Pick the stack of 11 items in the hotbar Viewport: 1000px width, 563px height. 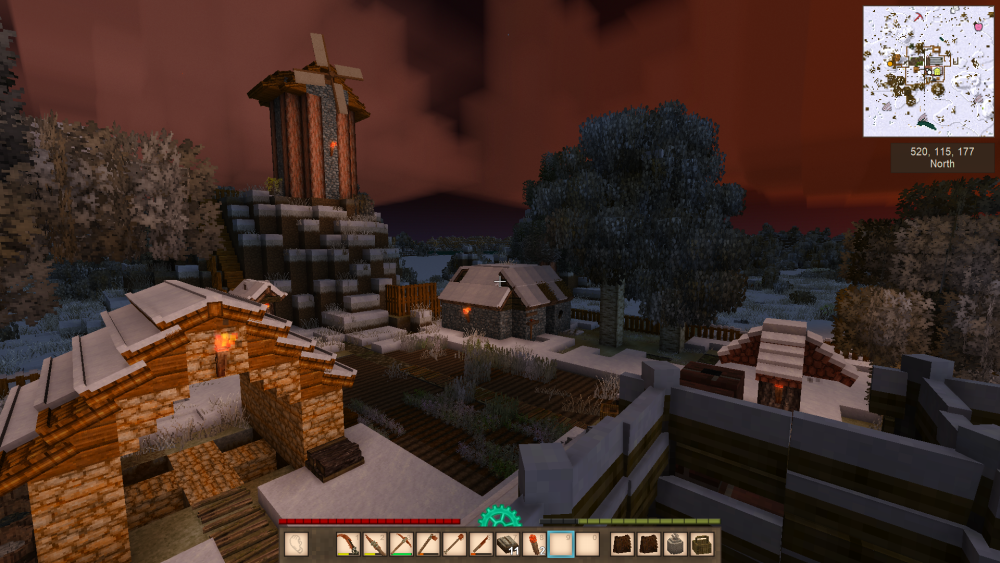point(507,544)
